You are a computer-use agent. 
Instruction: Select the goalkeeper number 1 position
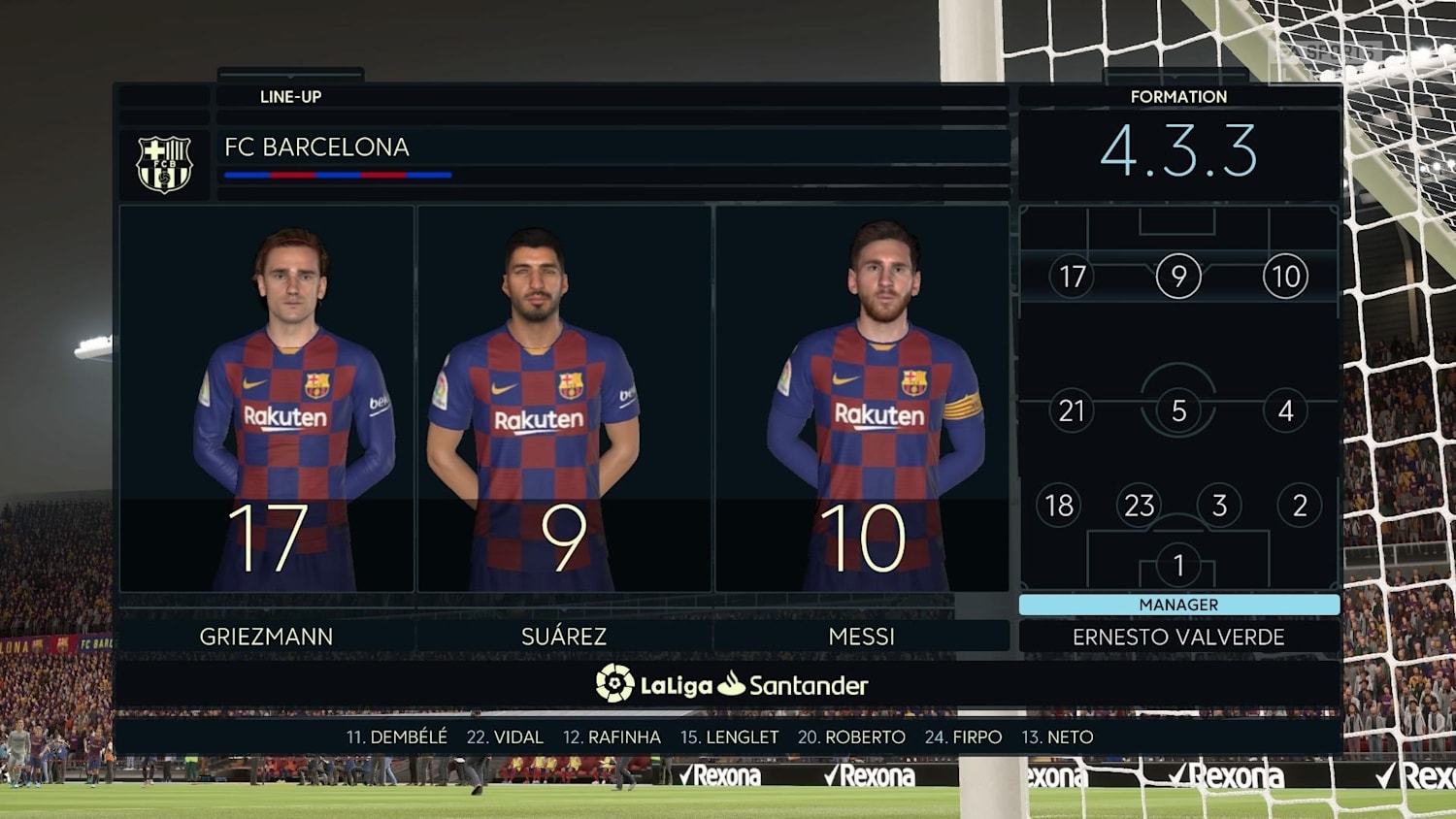[1178, 561]
